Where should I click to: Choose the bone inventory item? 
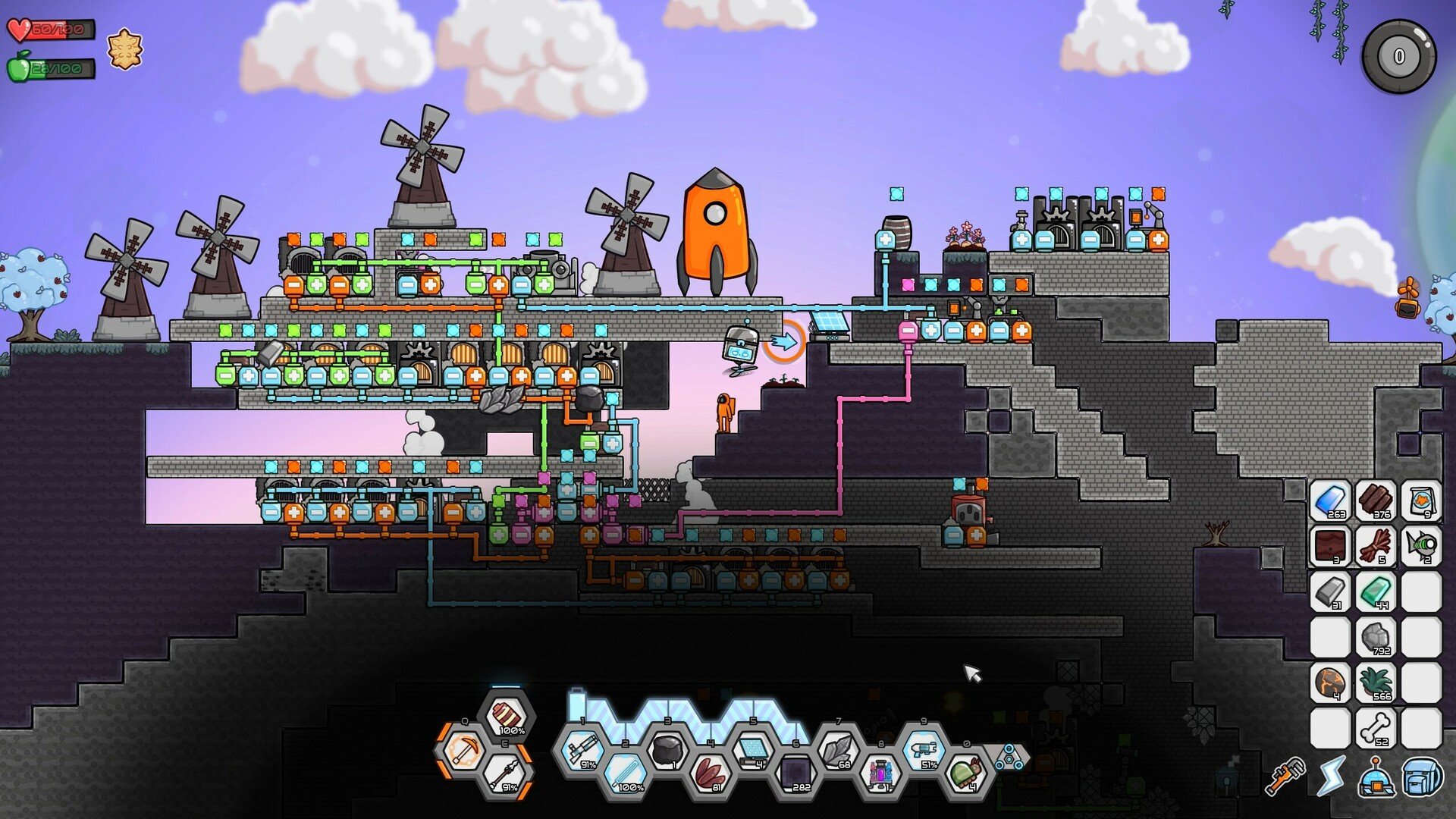1376,729
